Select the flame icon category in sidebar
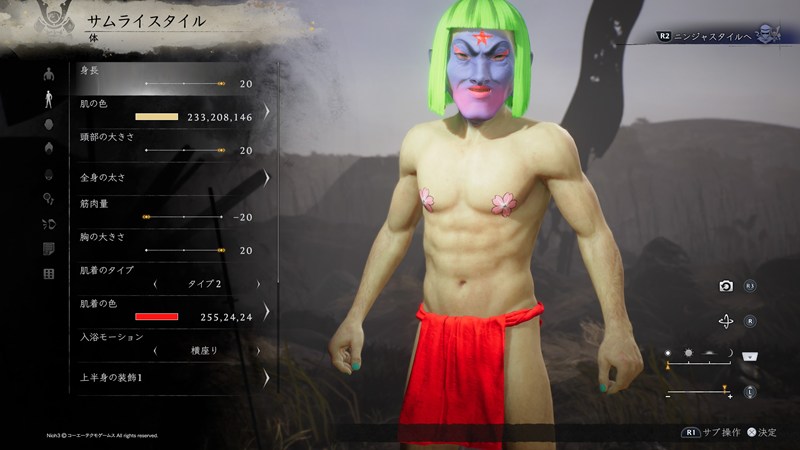800x450 pixels. (49, 148)
